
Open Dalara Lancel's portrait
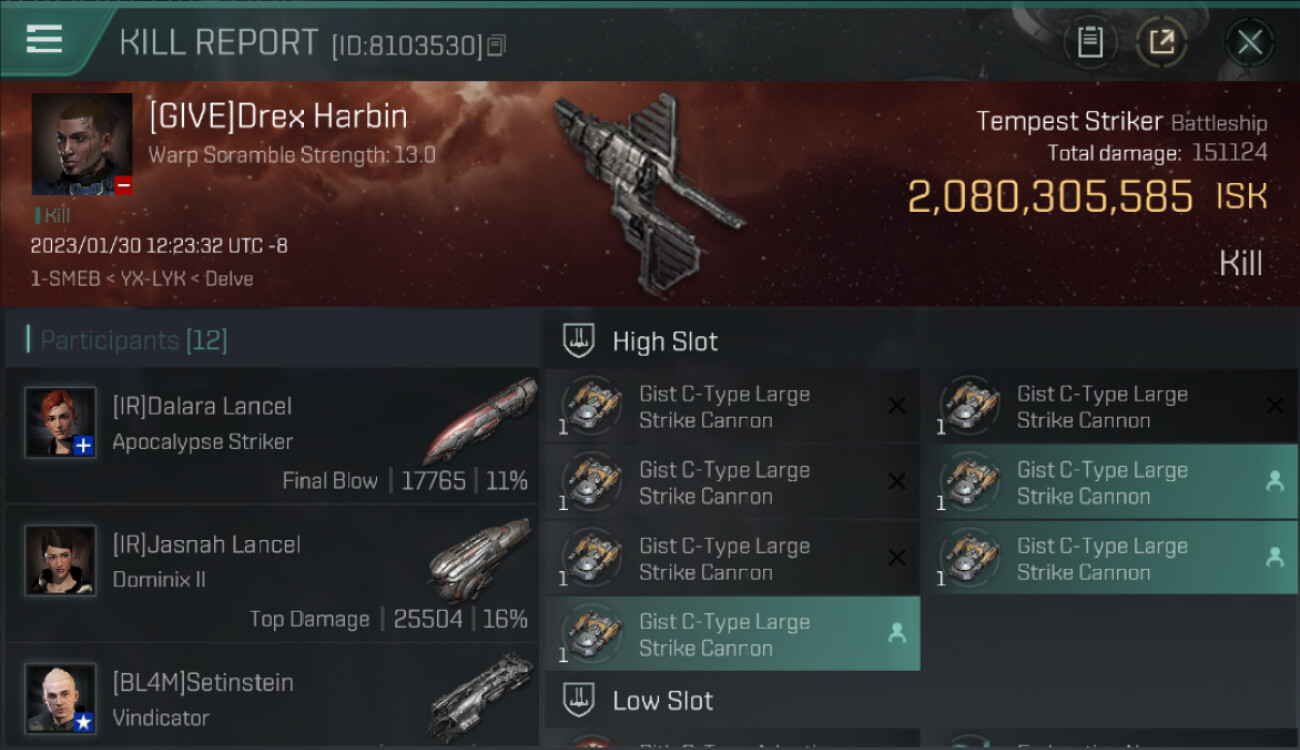pyautogui.click(x=61, y=423)
